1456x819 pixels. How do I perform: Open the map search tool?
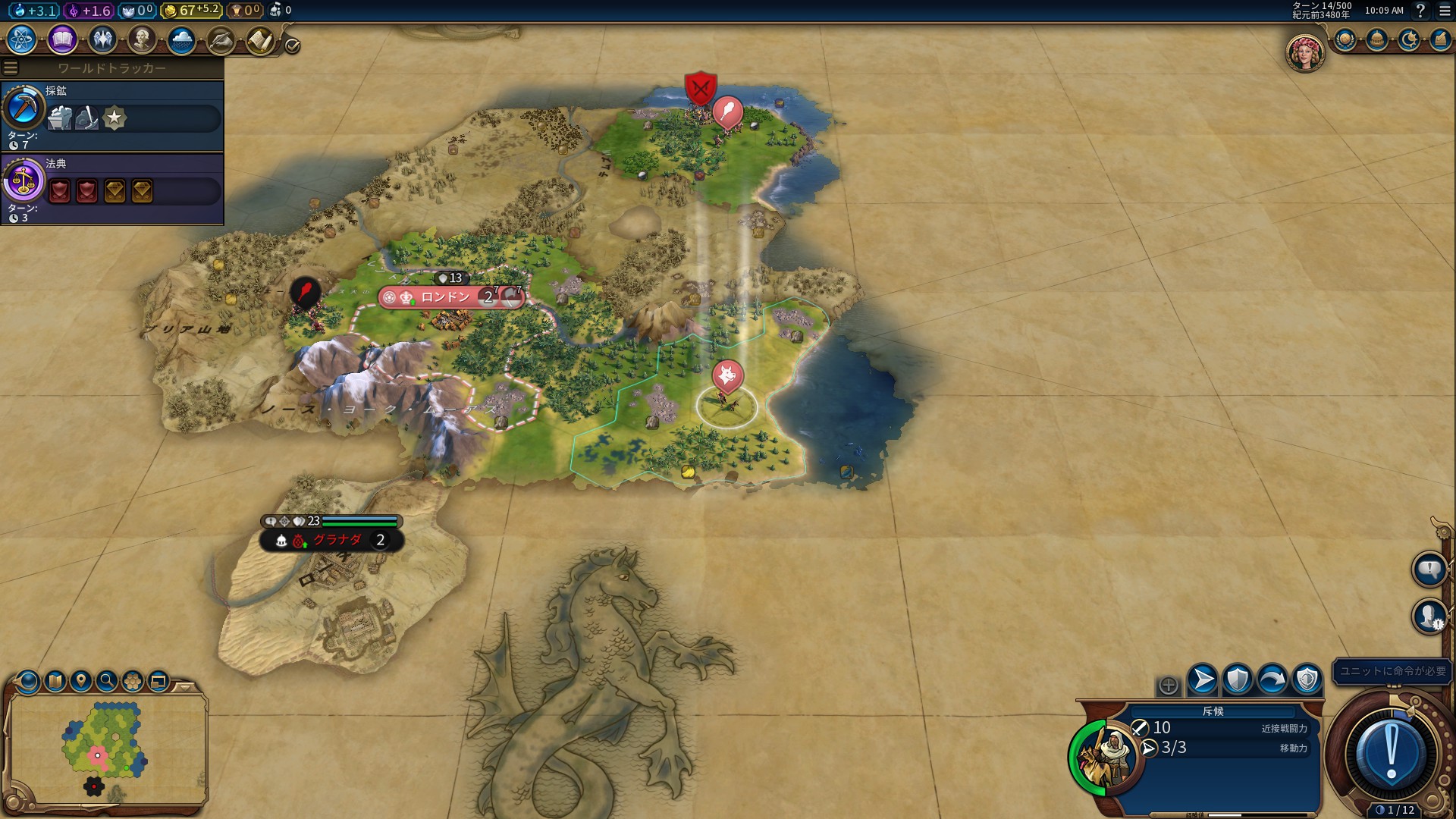coord(107,681)
